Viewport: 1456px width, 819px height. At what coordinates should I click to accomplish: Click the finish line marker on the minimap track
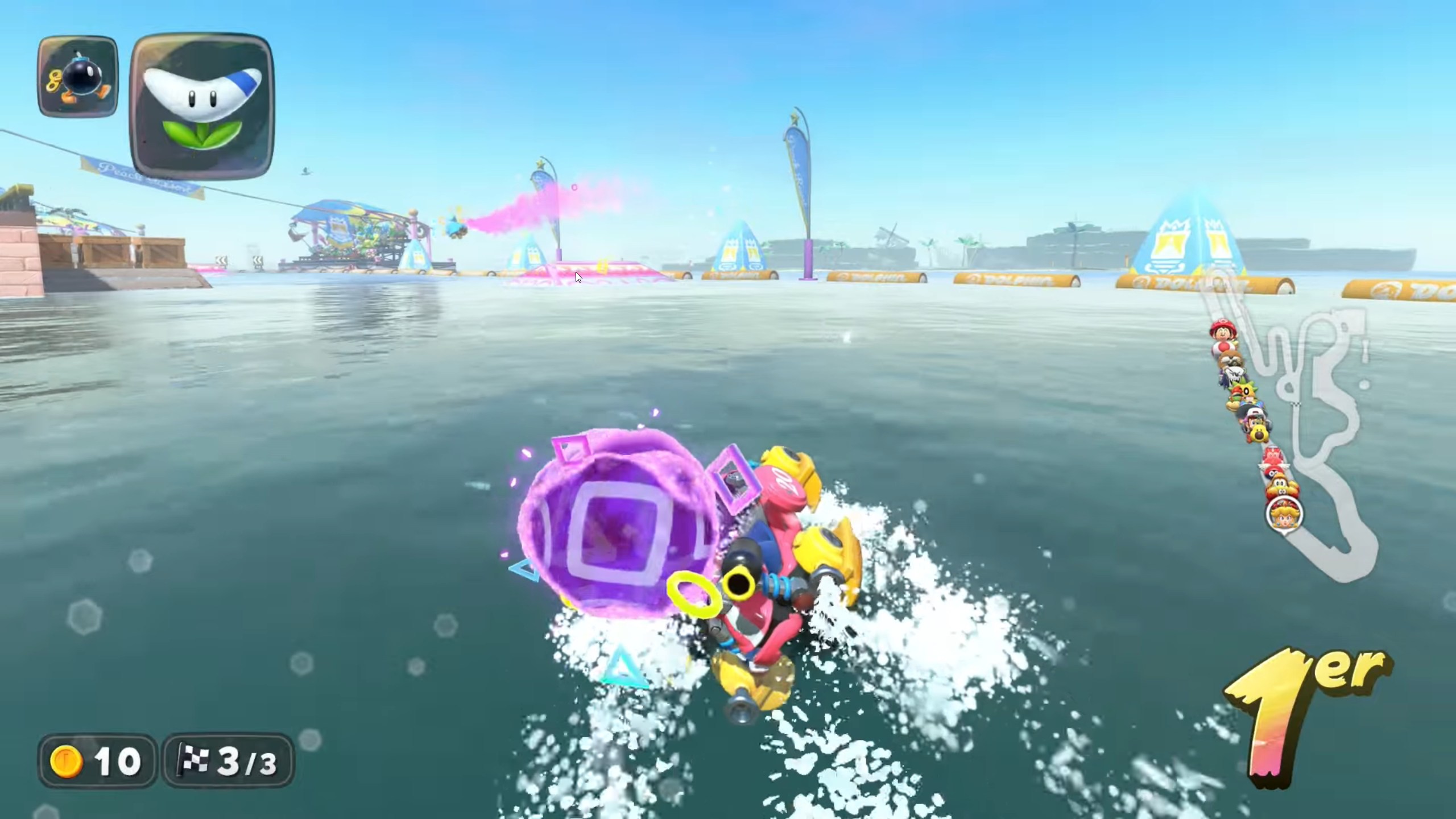1297,404
